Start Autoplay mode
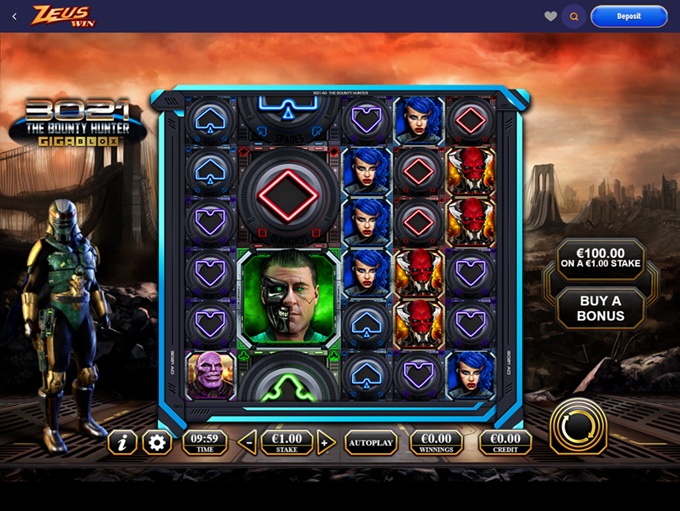Image resolution: width=680 pixels, height=511 pixels. click(x=371, y=441)
